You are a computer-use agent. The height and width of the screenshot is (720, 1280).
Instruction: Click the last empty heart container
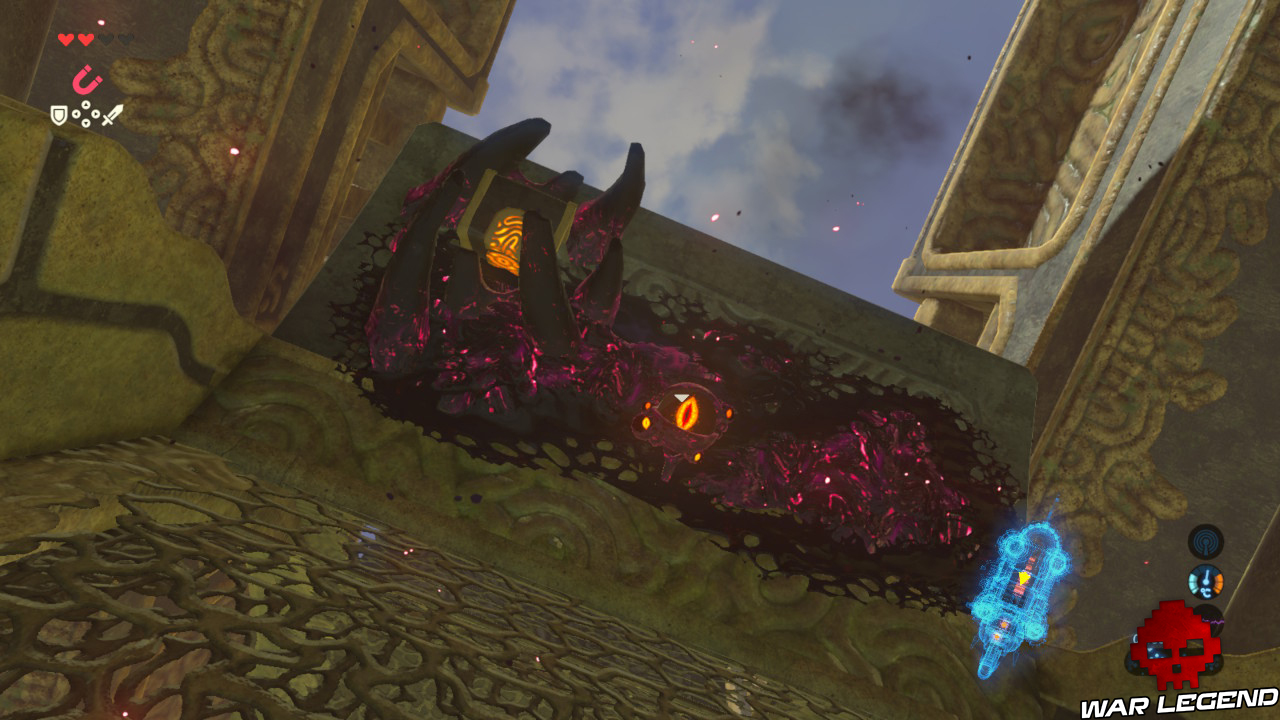125,39
